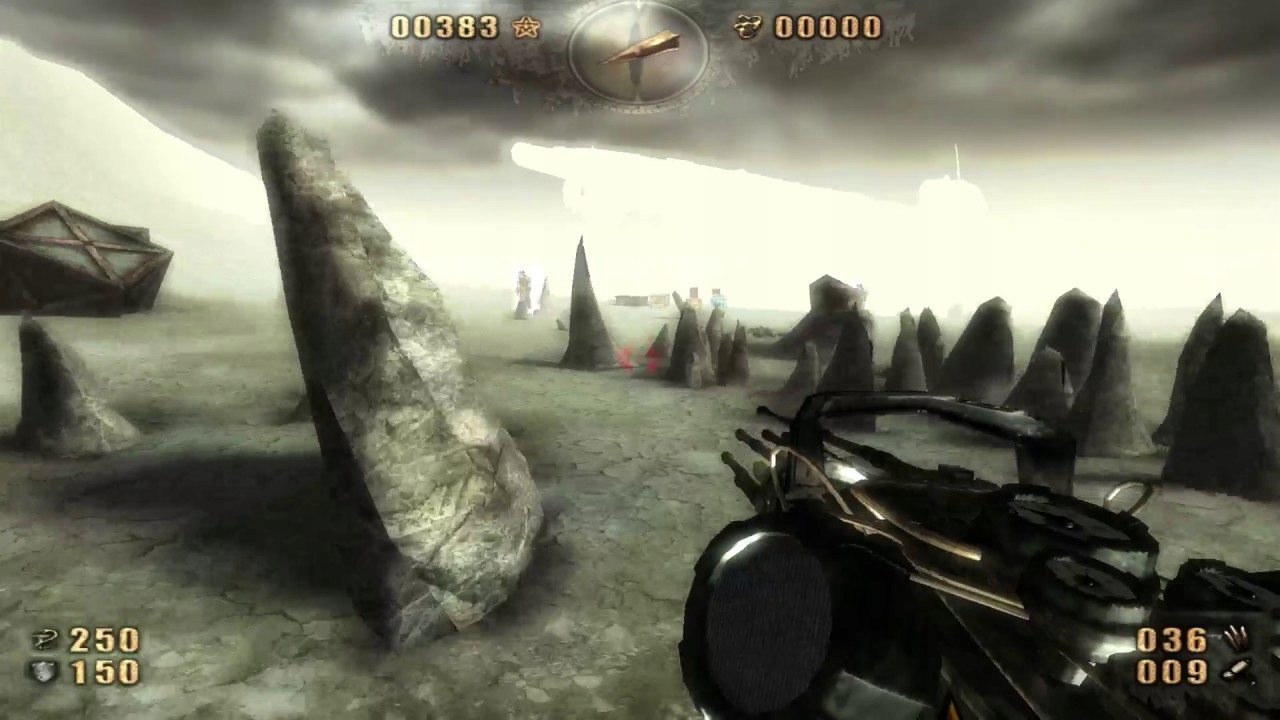The height and width of the screenshot is (720, 1280).
Task: Click the distant white figure near the horizon
Action: tap(524, 290)
